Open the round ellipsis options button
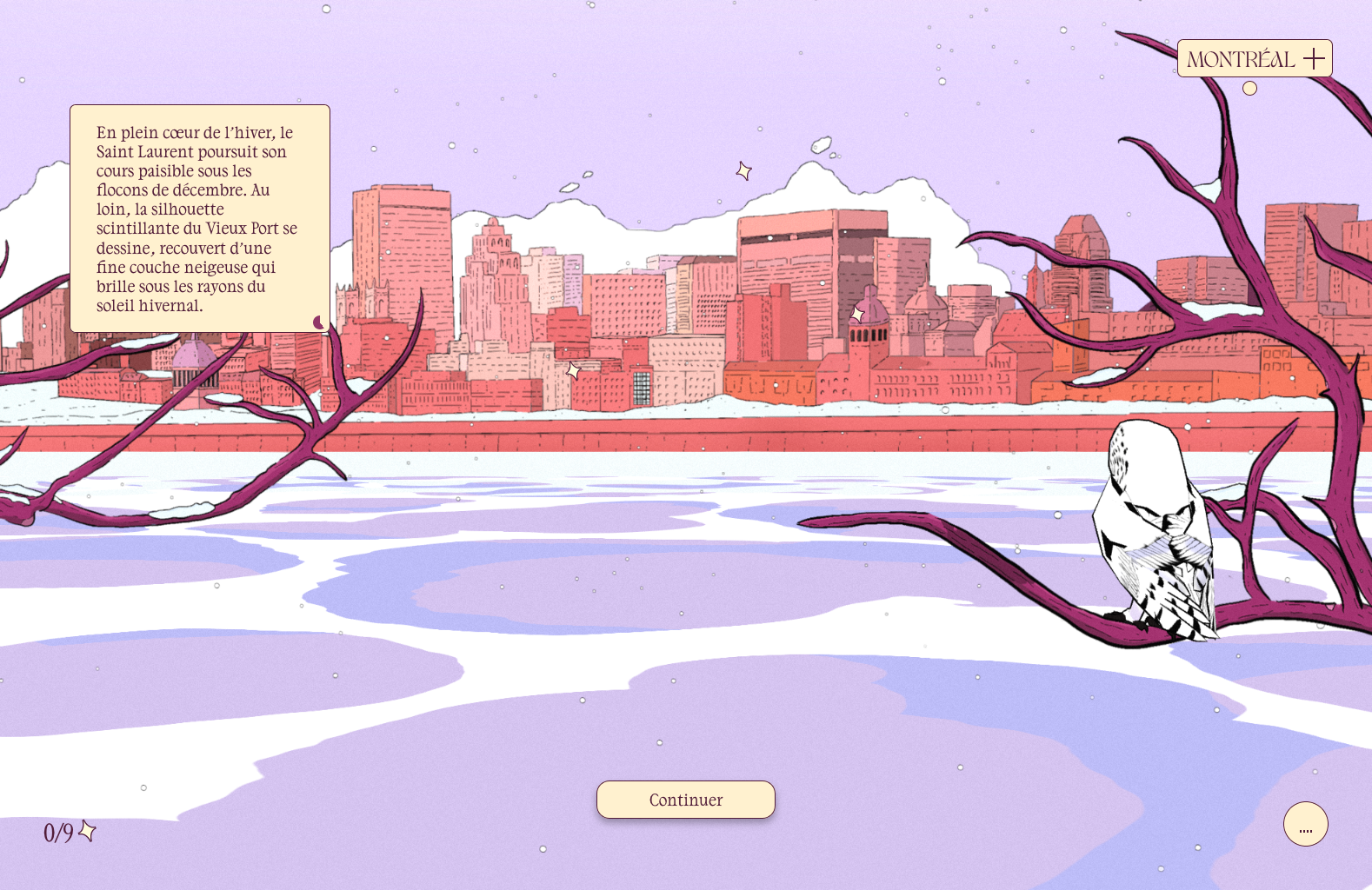Image resolution: width=1372 pixels, height=890 pixels. (1305, 824)
